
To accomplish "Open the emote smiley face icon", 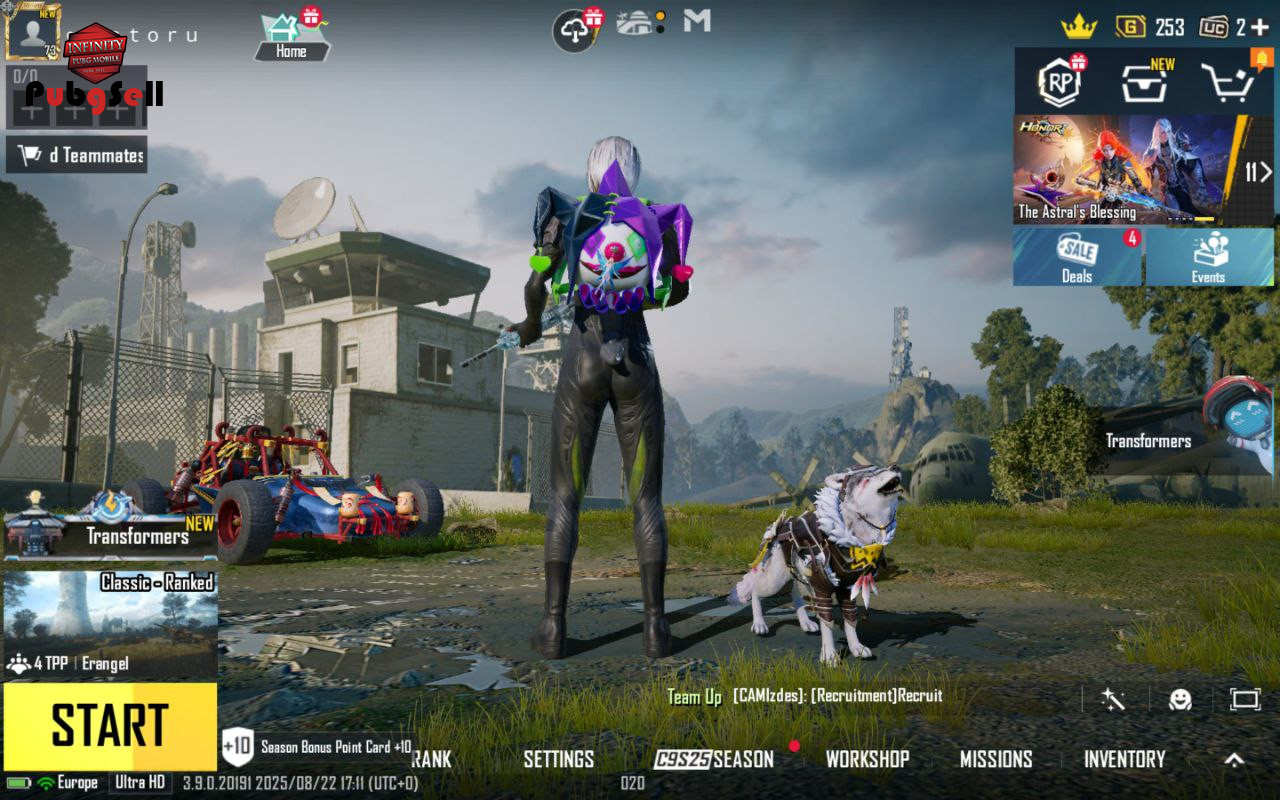I will [x=1180, y=699].
